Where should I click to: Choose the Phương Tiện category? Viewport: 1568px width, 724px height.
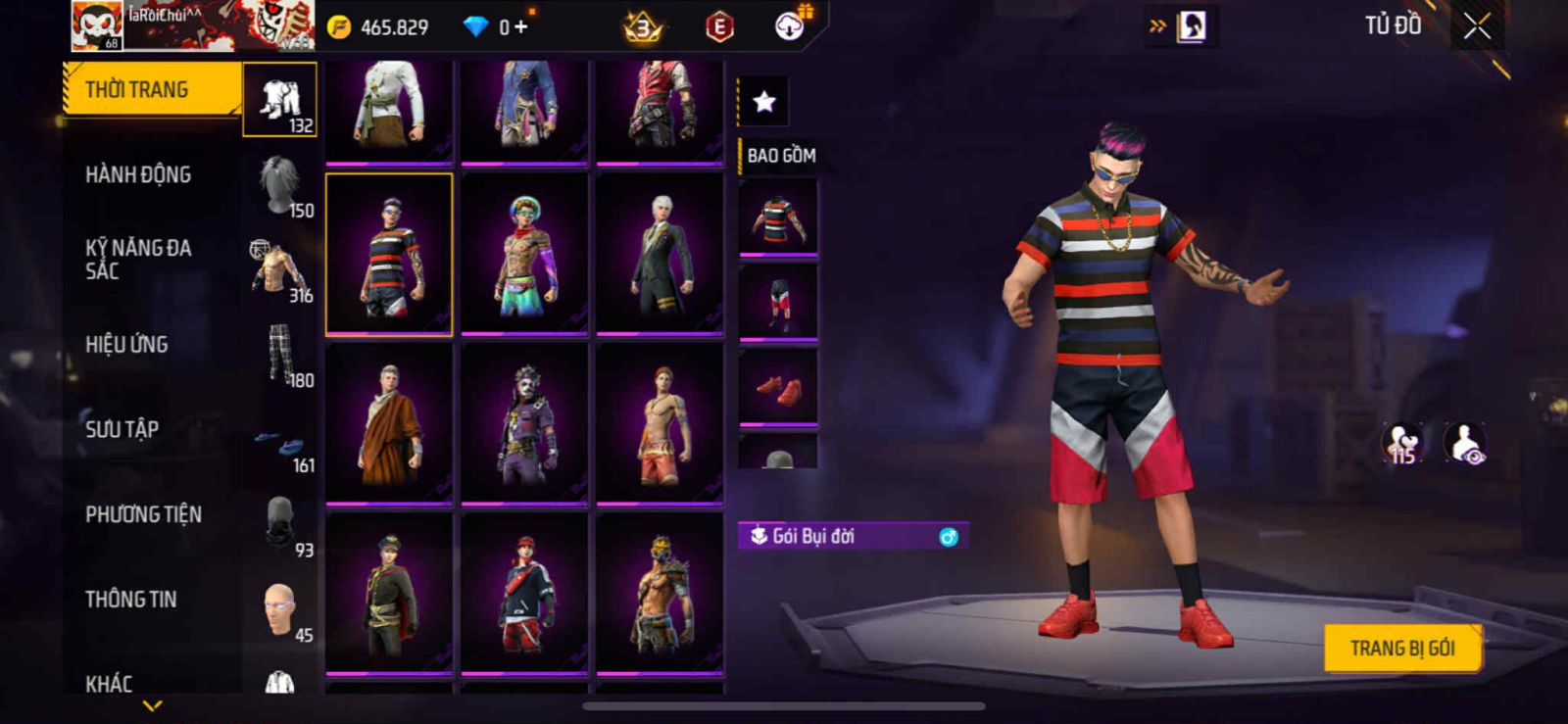[143, 514]
